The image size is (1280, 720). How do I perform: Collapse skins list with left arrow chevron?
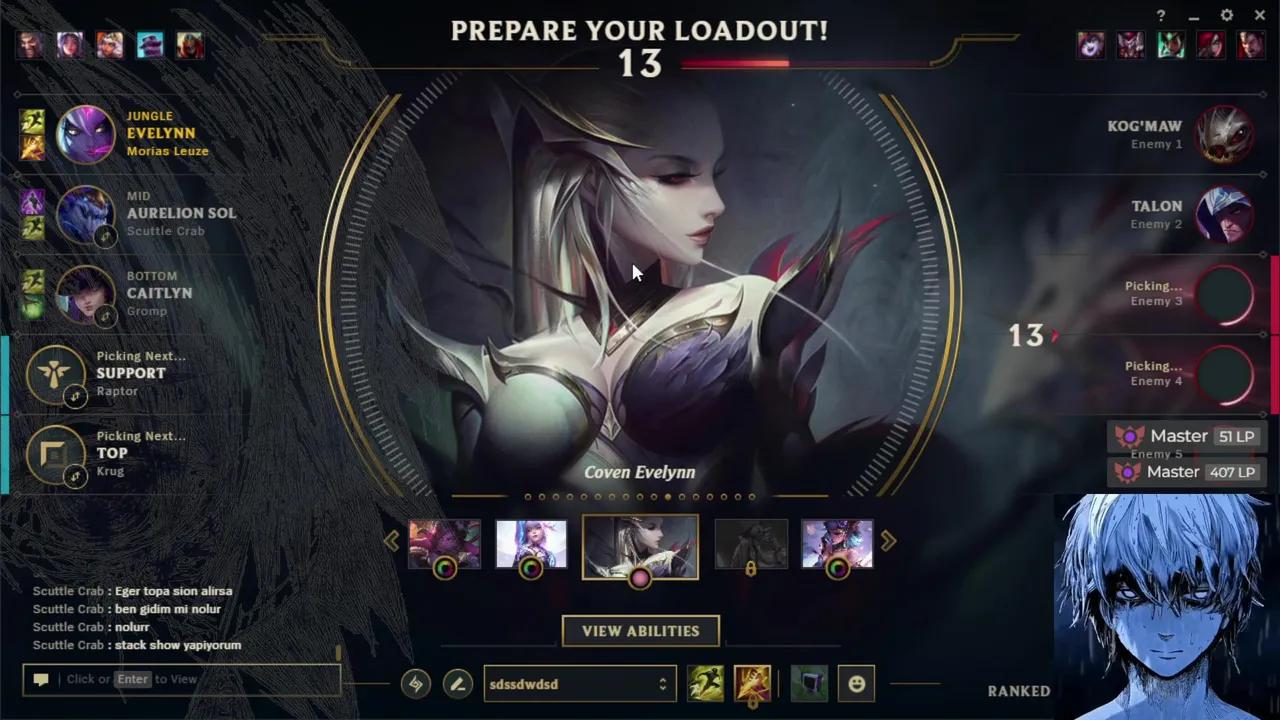pos(392,541)
